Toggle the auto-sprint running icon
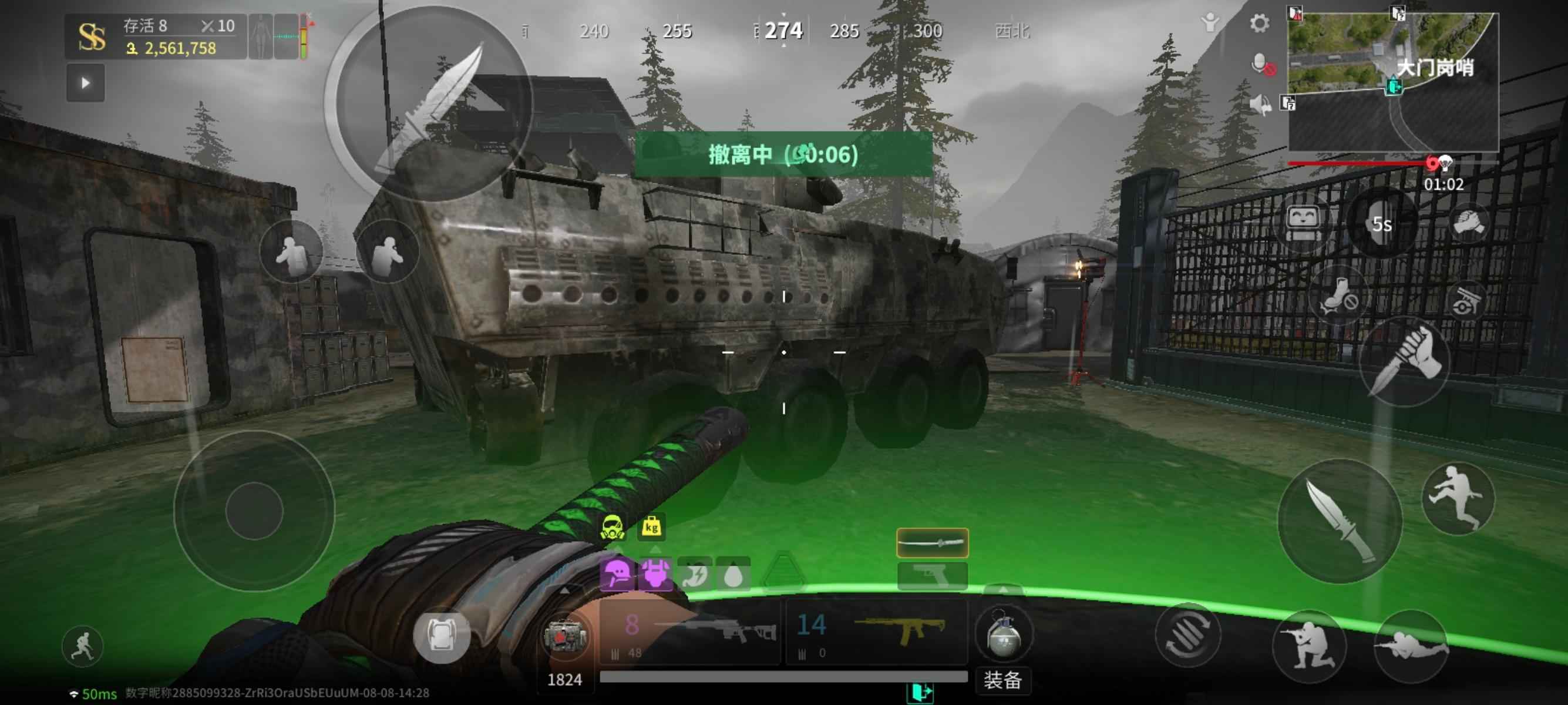This screenshot has height=705, width=1568. 83,646
